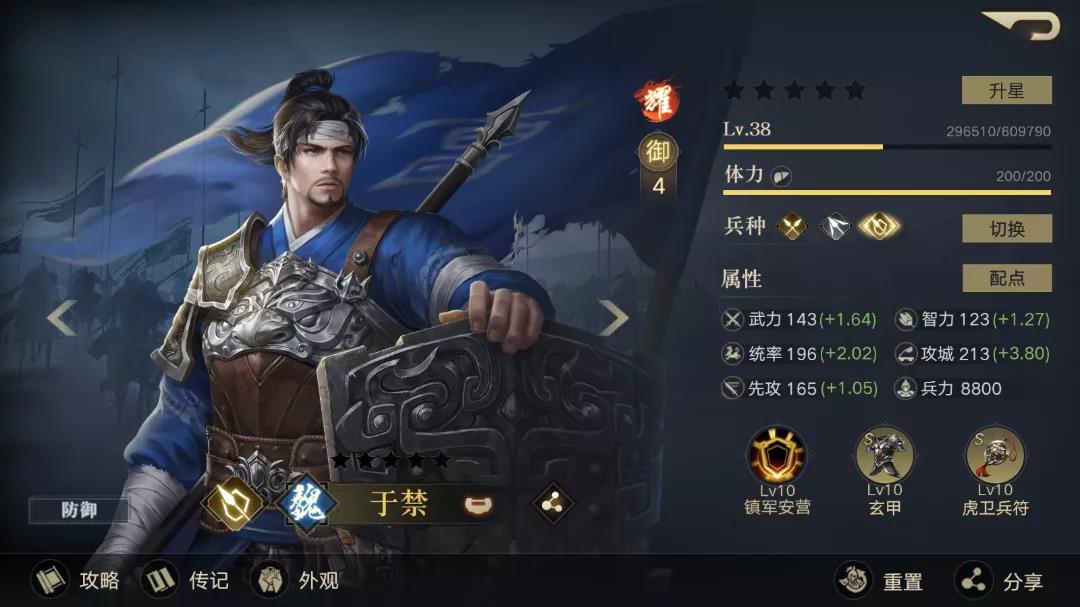
Task: Tap the diamond share icon beside 于禁
Action: point(552,503)
